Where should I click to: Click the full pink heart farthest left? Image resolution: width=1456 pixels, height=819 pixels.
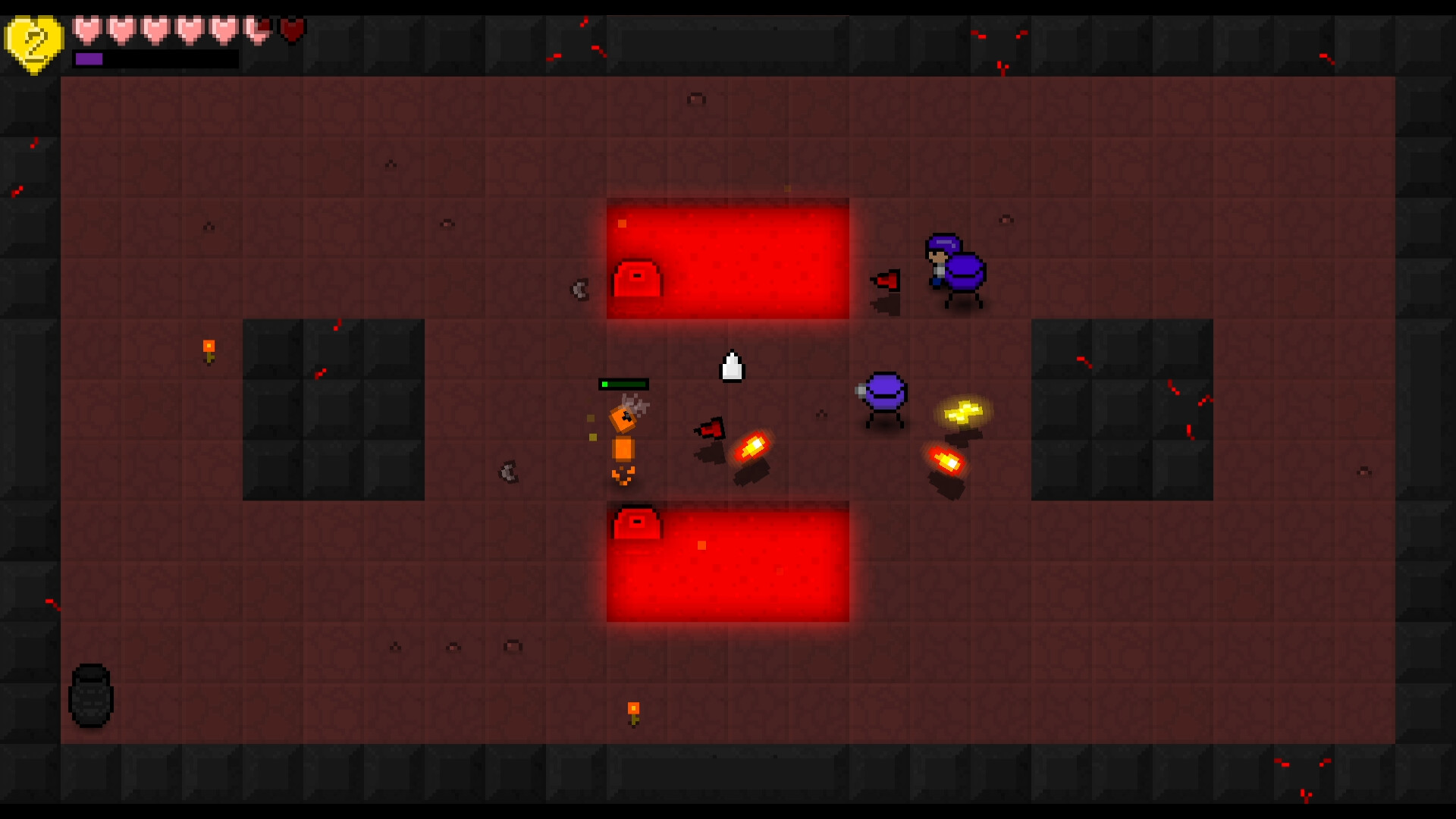(x=86, y=30)
